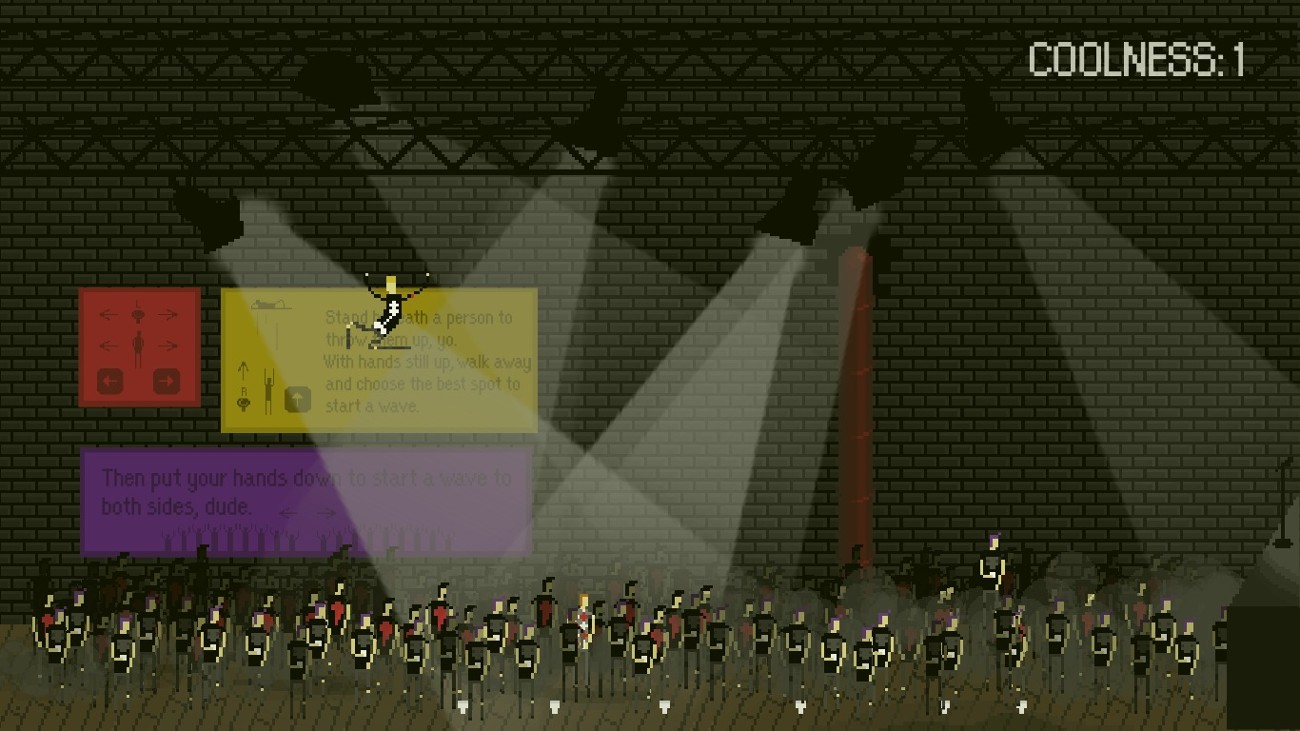
Task: Click the raised-hands head icon on red sign
Action: (x=138, y=314)
